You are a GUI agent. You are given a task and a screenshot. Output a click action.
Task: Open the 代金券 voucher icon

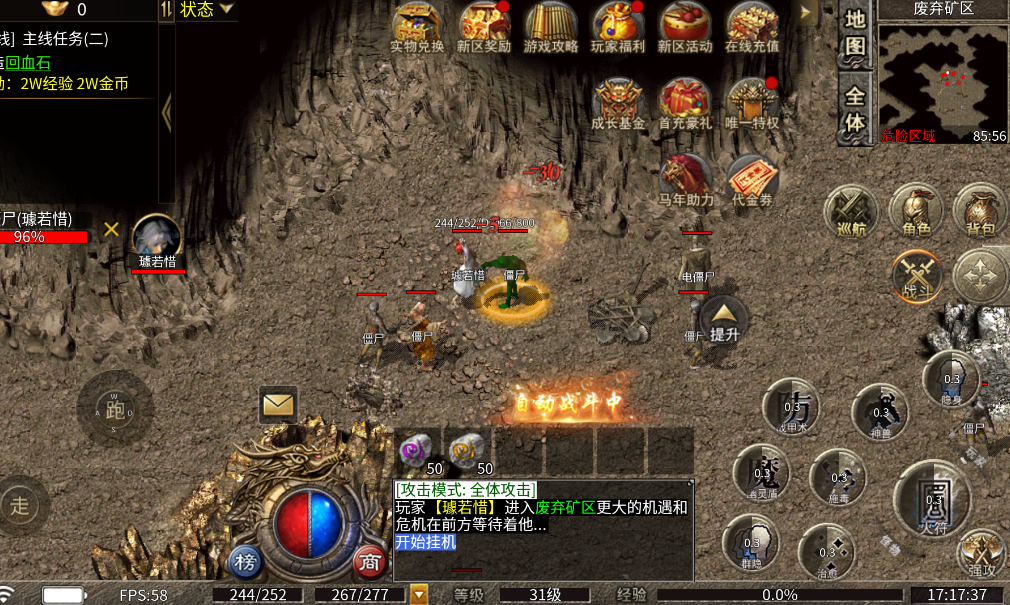coord(752,178)
